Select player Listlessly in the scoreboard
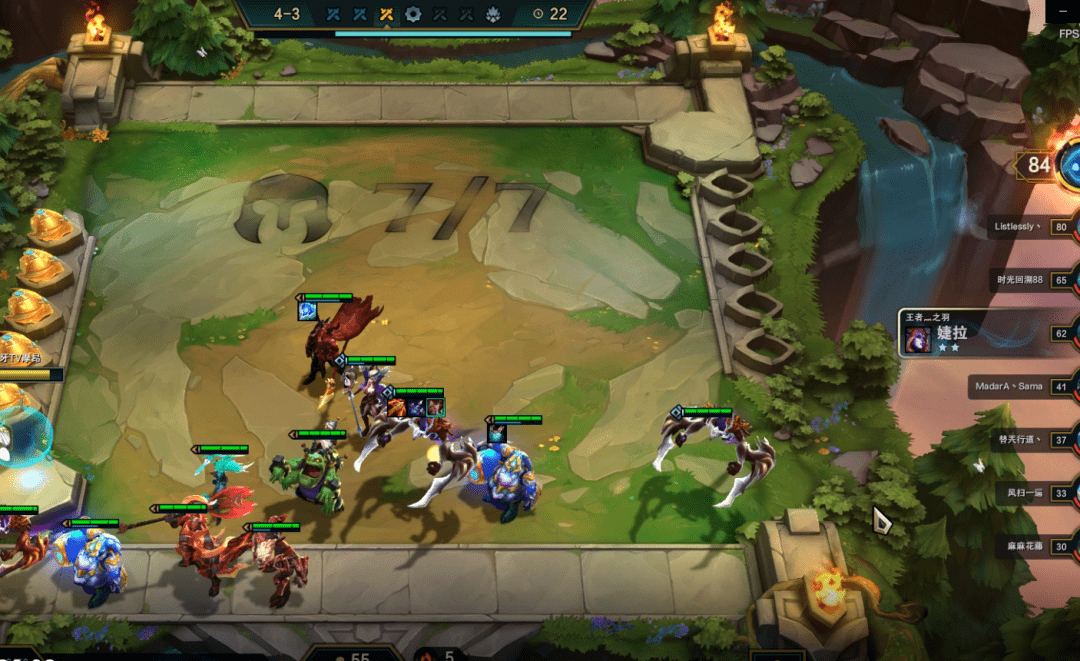Viewport: 1080px width, 661px height. coord(1022,227)
